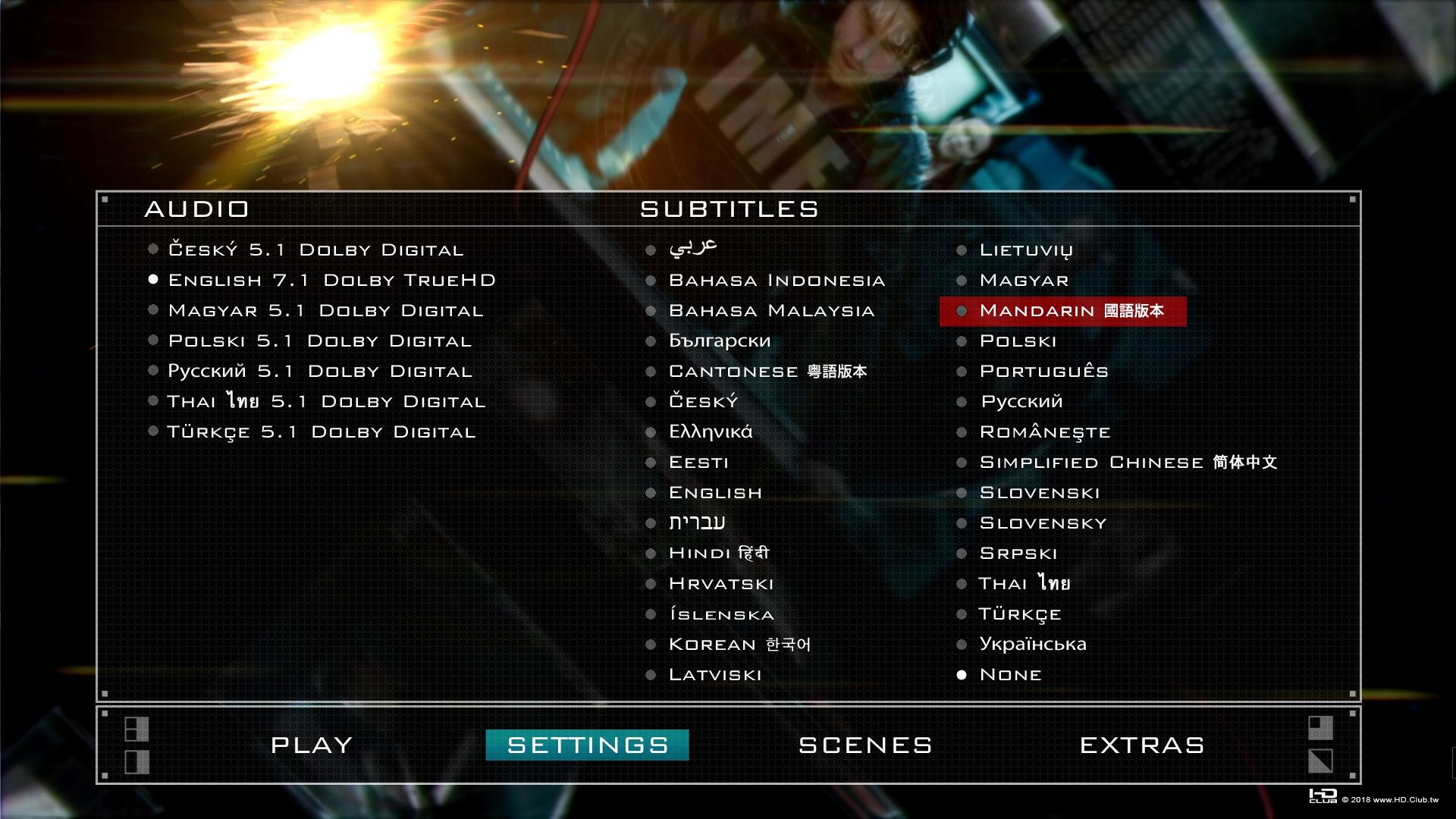Image resolution: width=1456 pixels, height=819 pixels.
Task: Open the SCENES menu
Action: pos(864,745)
